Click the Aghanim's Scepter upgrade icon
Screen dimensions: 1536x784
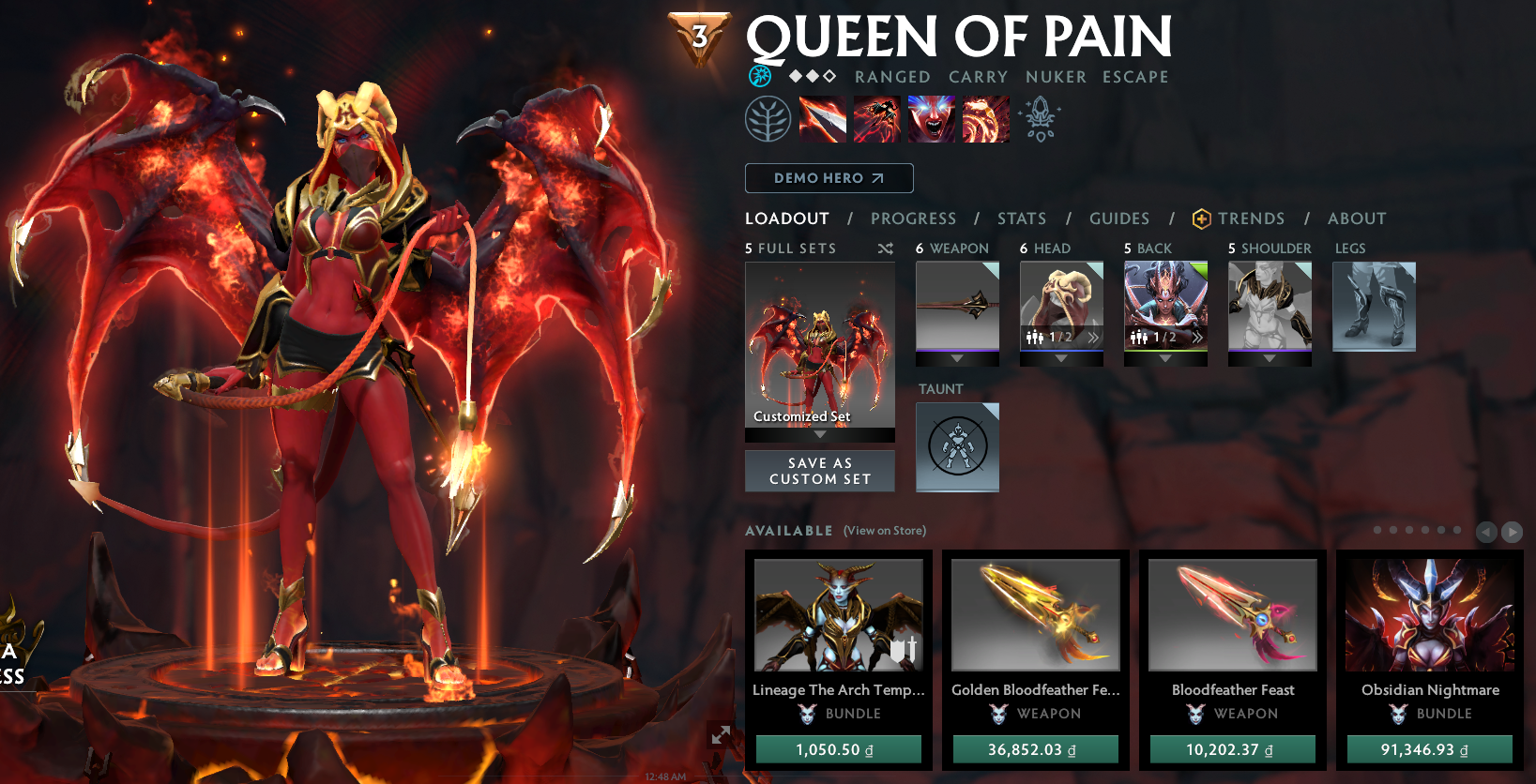pyautogui.click(x=1040, y=119)
